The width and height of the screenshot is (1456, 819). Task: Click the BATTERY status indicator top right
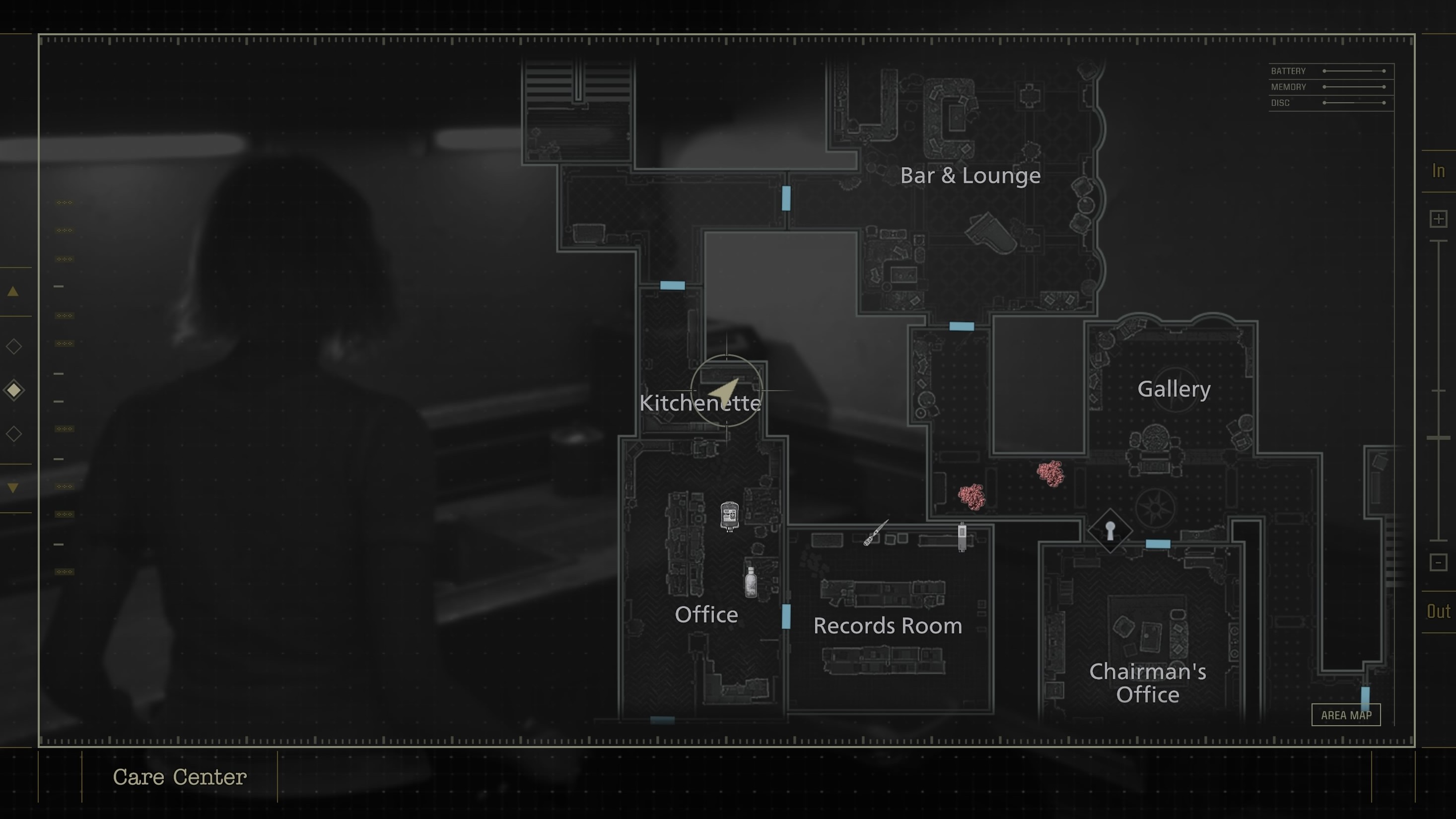(x=1288, y=70)
